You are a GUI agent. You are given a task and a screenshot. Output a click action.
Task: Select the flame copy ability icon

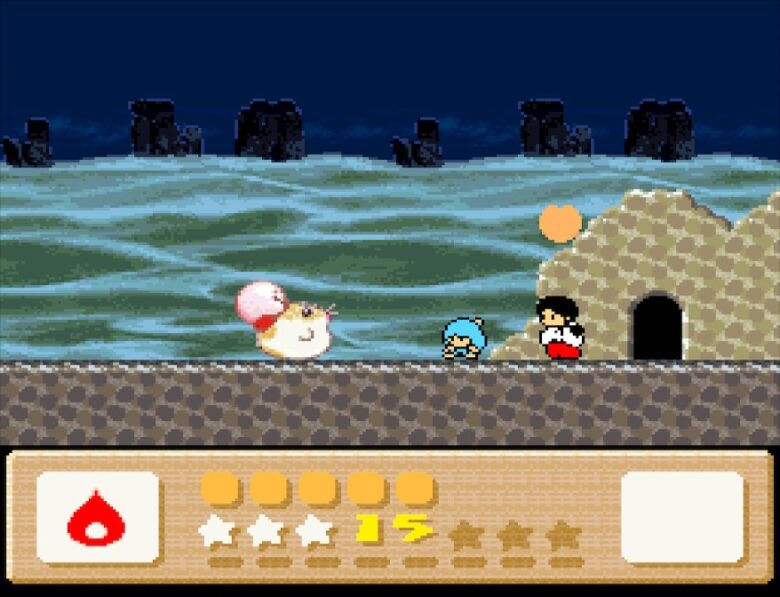[97, 518]
